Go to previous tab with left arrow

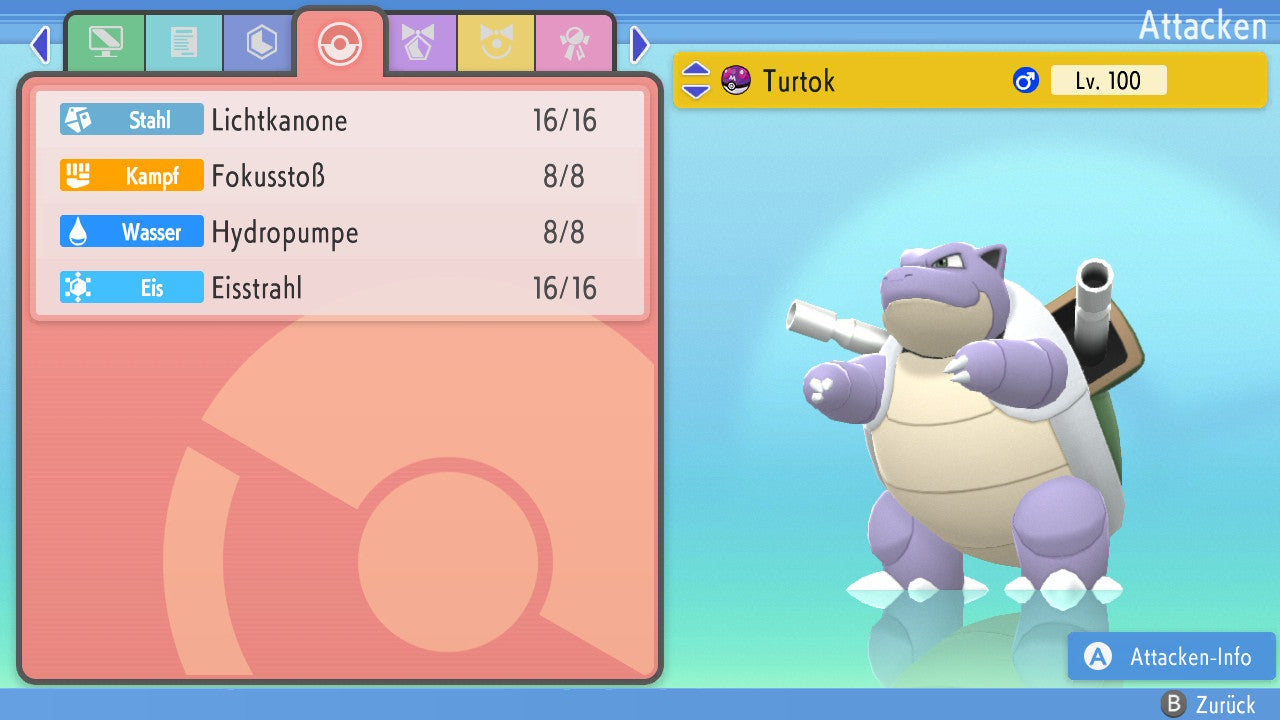(40, 44)
